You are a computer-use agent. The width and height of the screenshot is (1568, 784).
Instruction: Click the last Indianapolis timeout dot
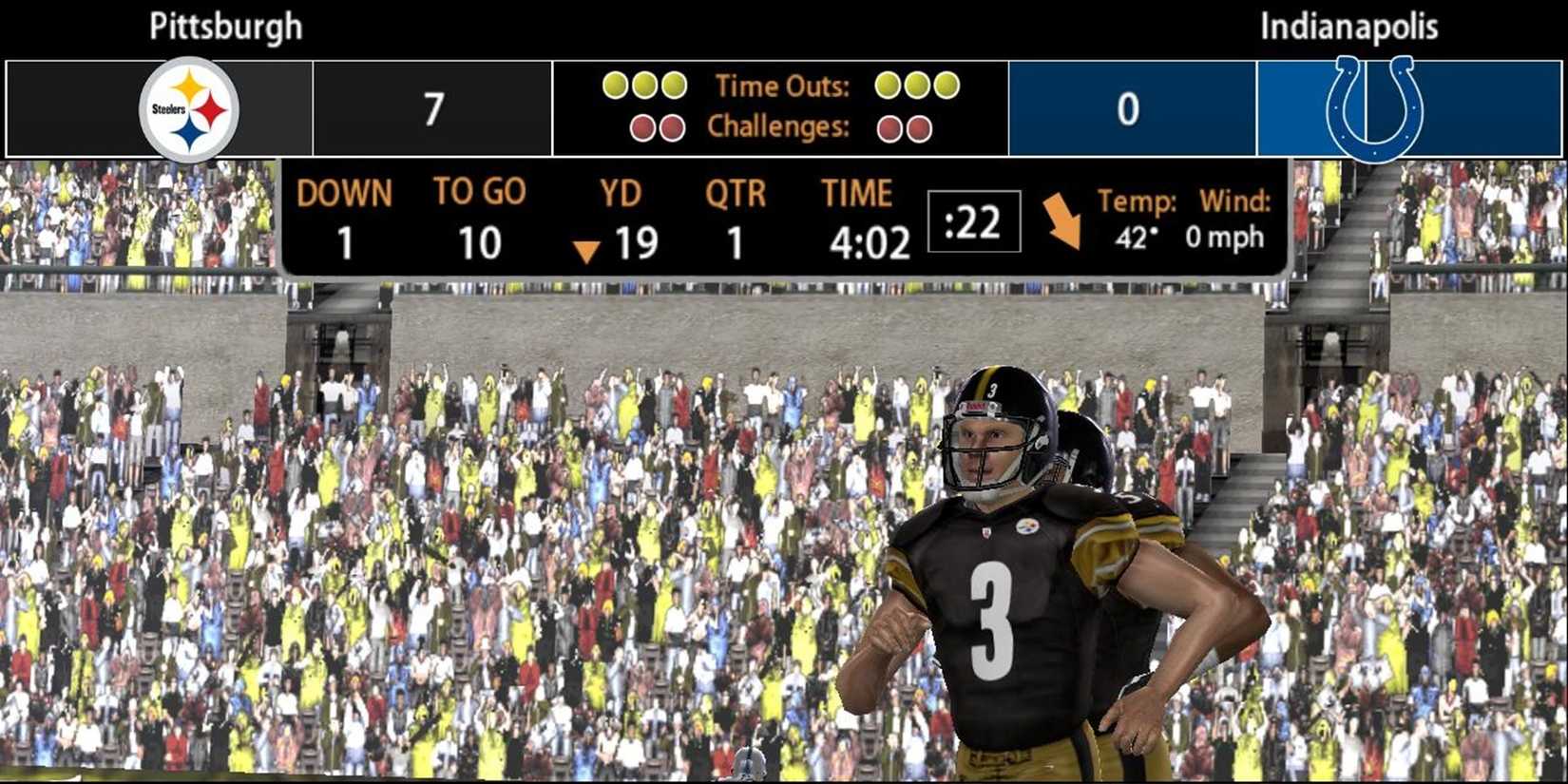tap(945, 86)
